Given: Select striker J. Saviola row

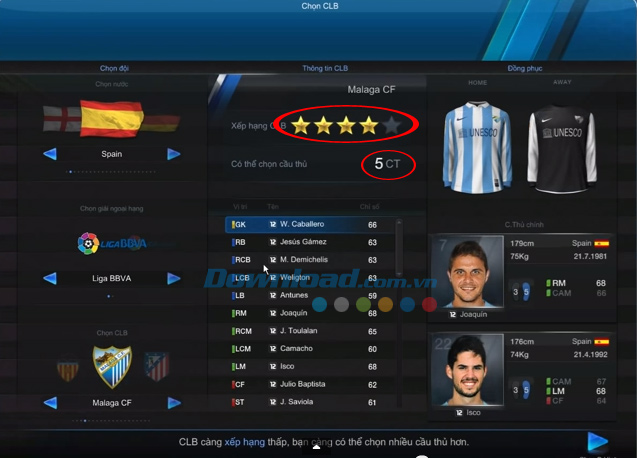Looking at the screenshot, I should [x=310, y=402].
